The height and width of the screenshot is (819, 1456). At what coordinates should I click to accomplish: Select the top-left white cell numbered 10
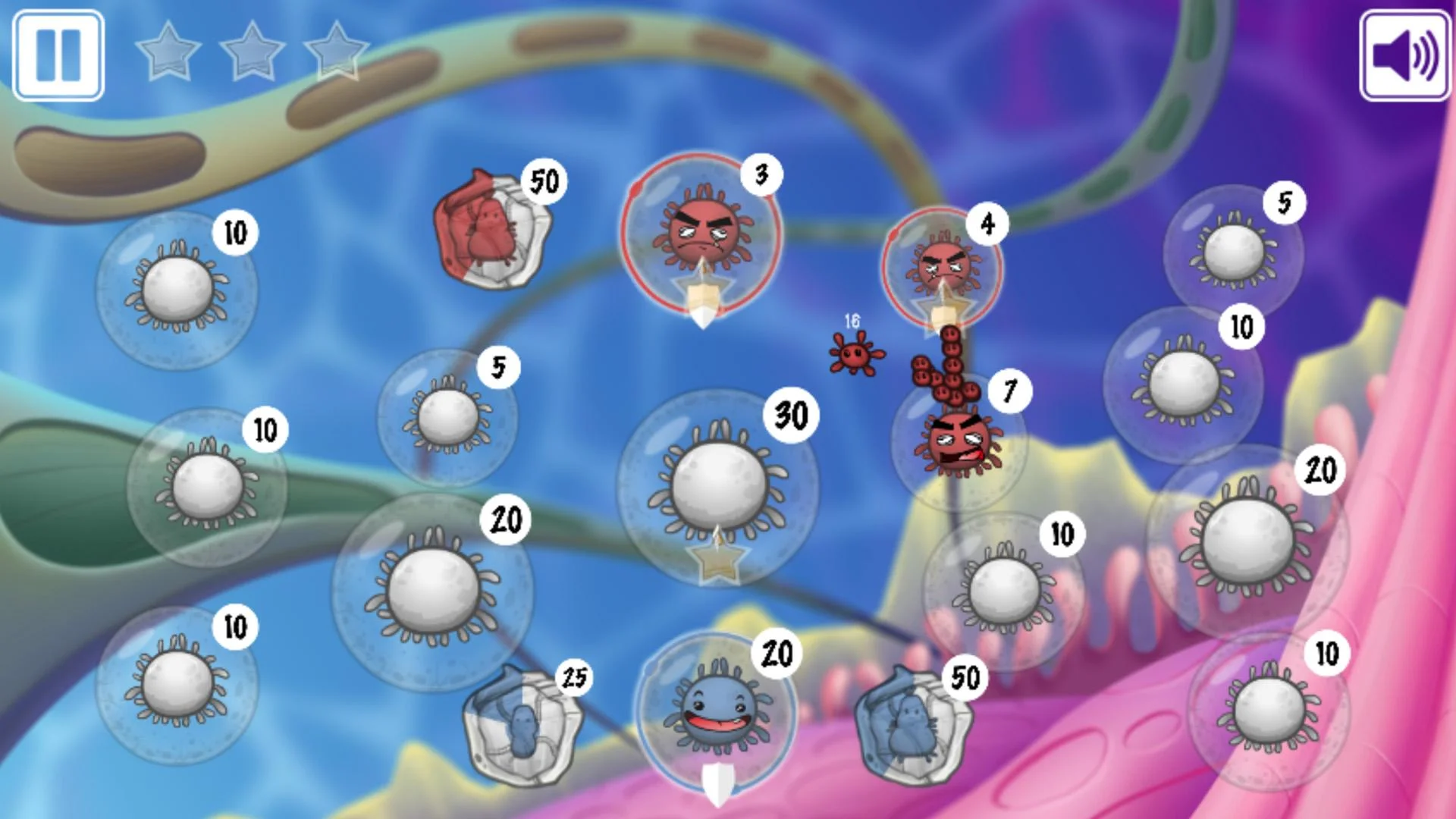[x=177, y=288]
